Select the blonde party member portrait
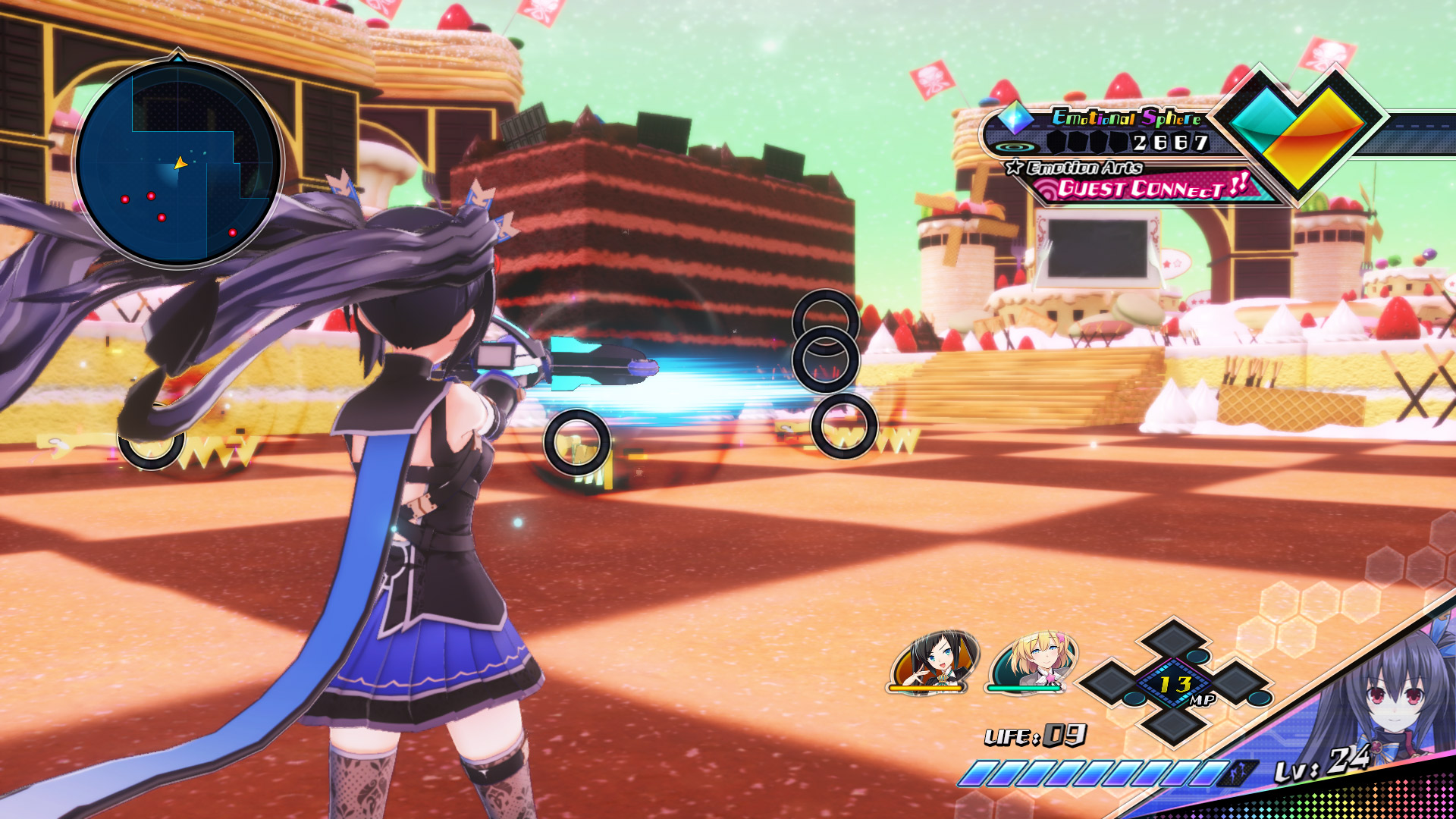The width and height of the screenshot is (1456, 819). click(1033, 661)
